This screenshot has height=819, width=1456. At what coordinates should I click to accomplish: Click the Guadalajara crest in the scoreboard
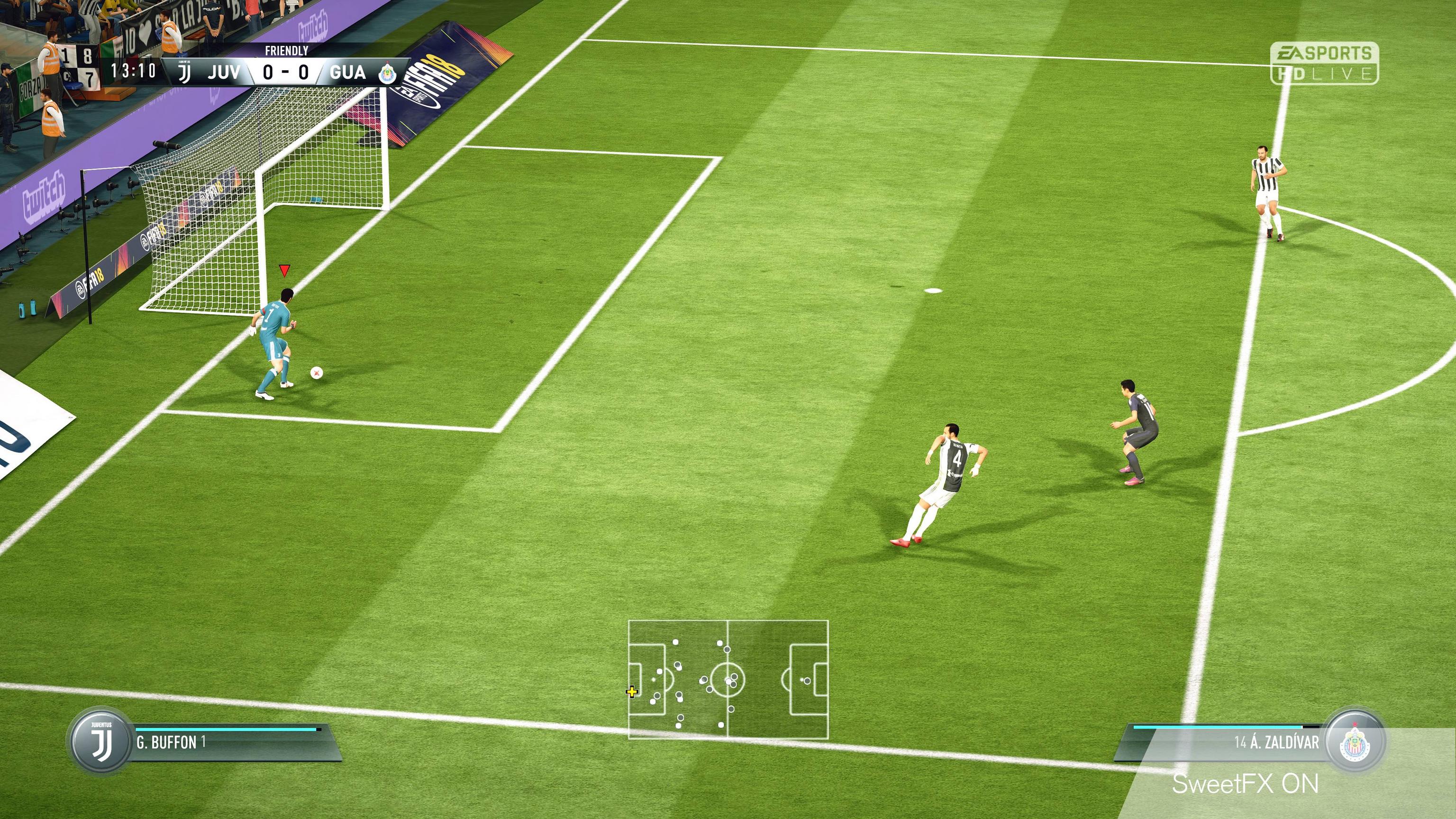[388, 73]
